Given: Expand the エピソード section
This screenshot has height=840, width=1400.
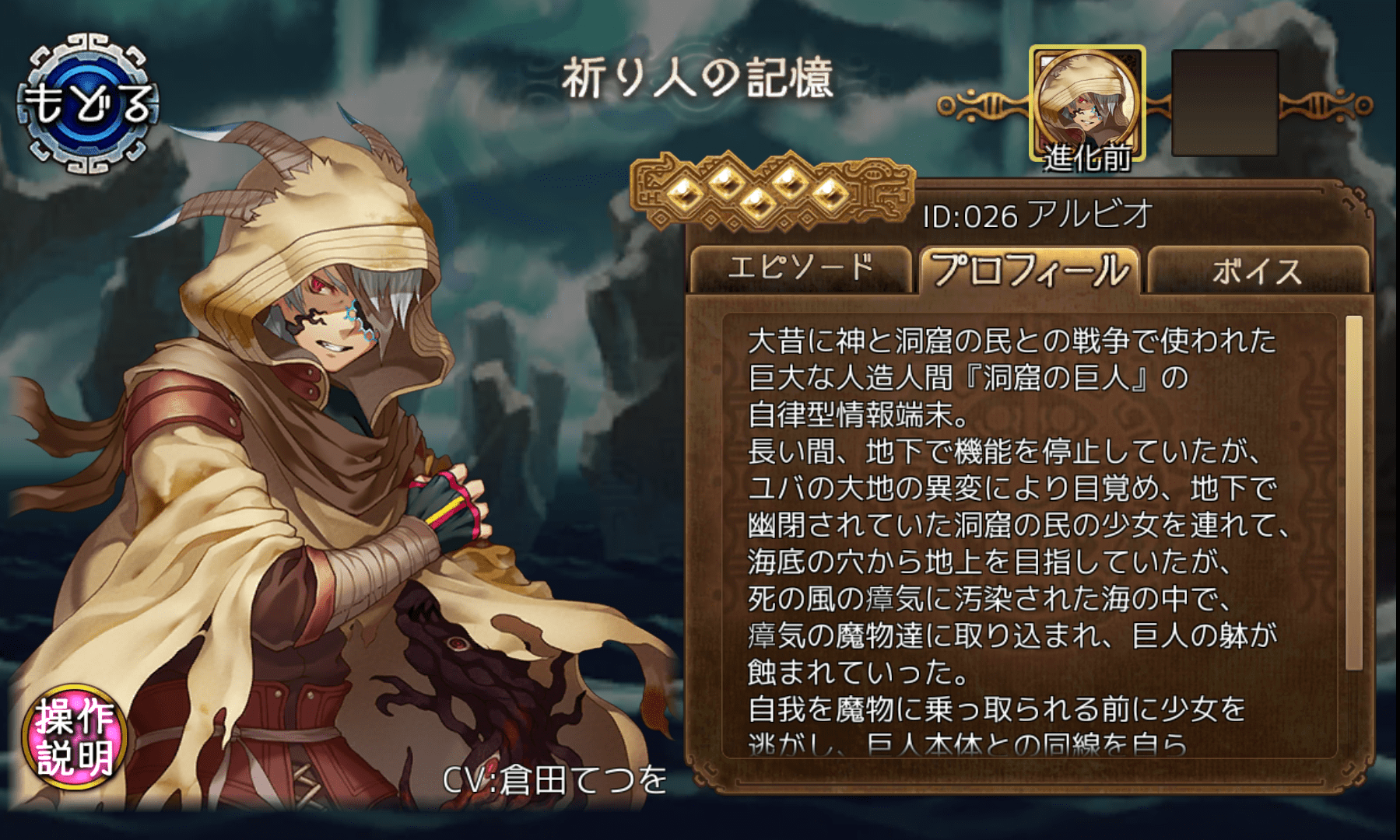Looking at the screenshot, I should click(x=802, y=268).
